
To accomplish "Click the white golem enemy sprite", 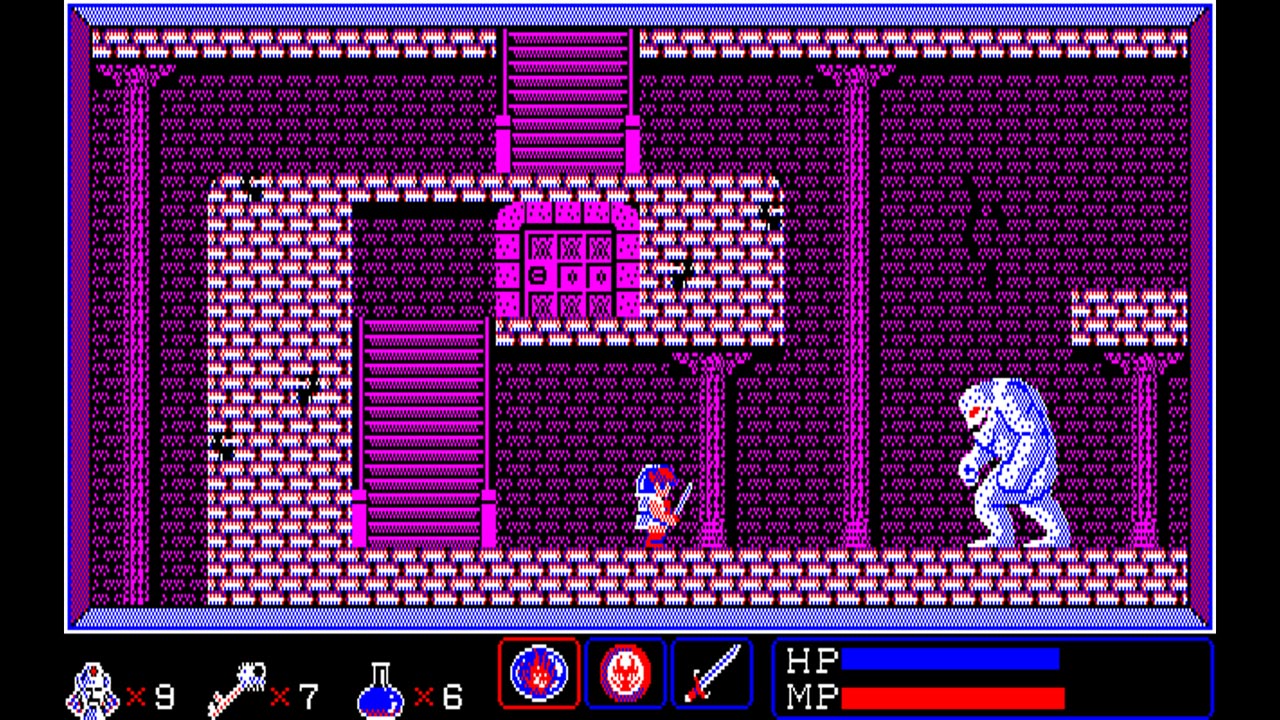I will [x=1005, y=465].
